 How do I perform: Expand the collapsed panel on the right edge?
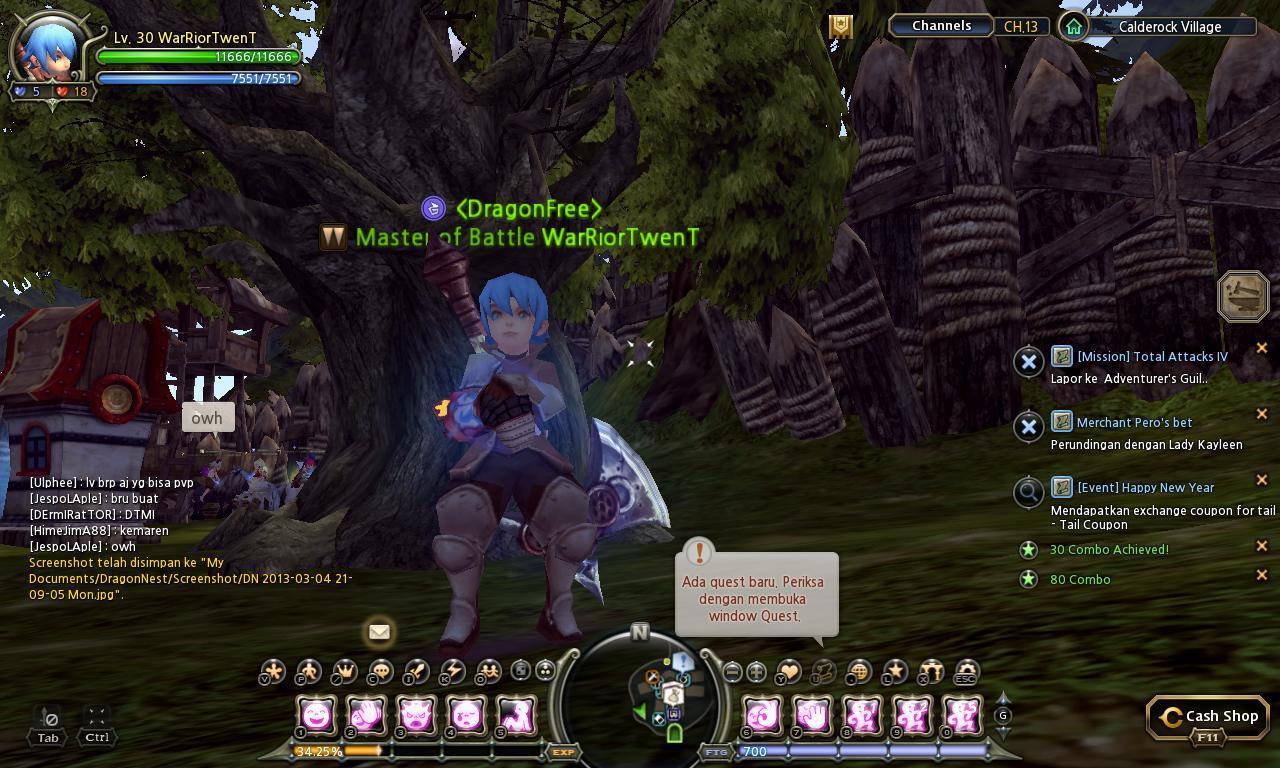click(1243, 296)
